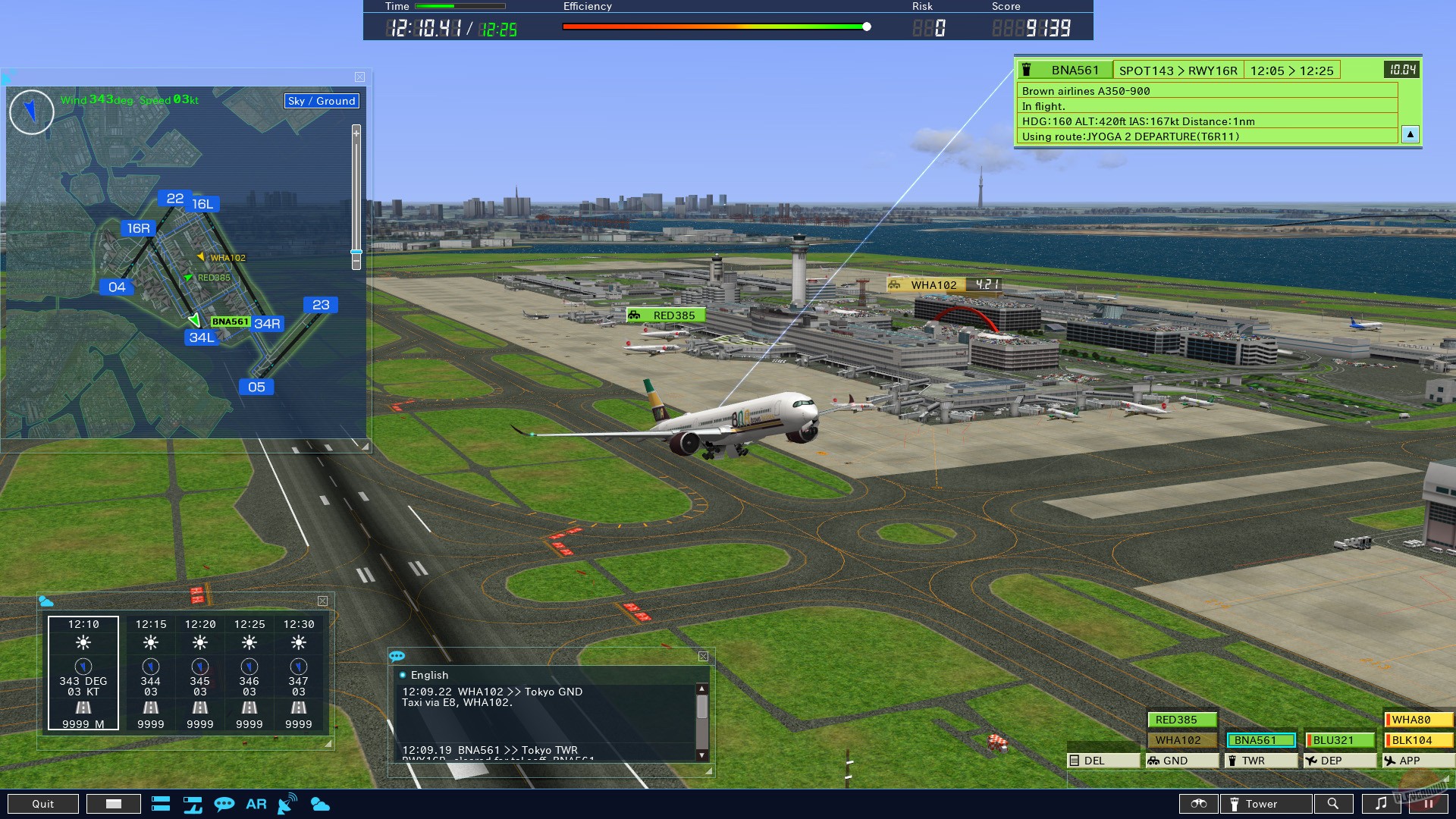1456x819 pixels.
Task: Open the chat speech bubble icon
Action: pos(224,804)
